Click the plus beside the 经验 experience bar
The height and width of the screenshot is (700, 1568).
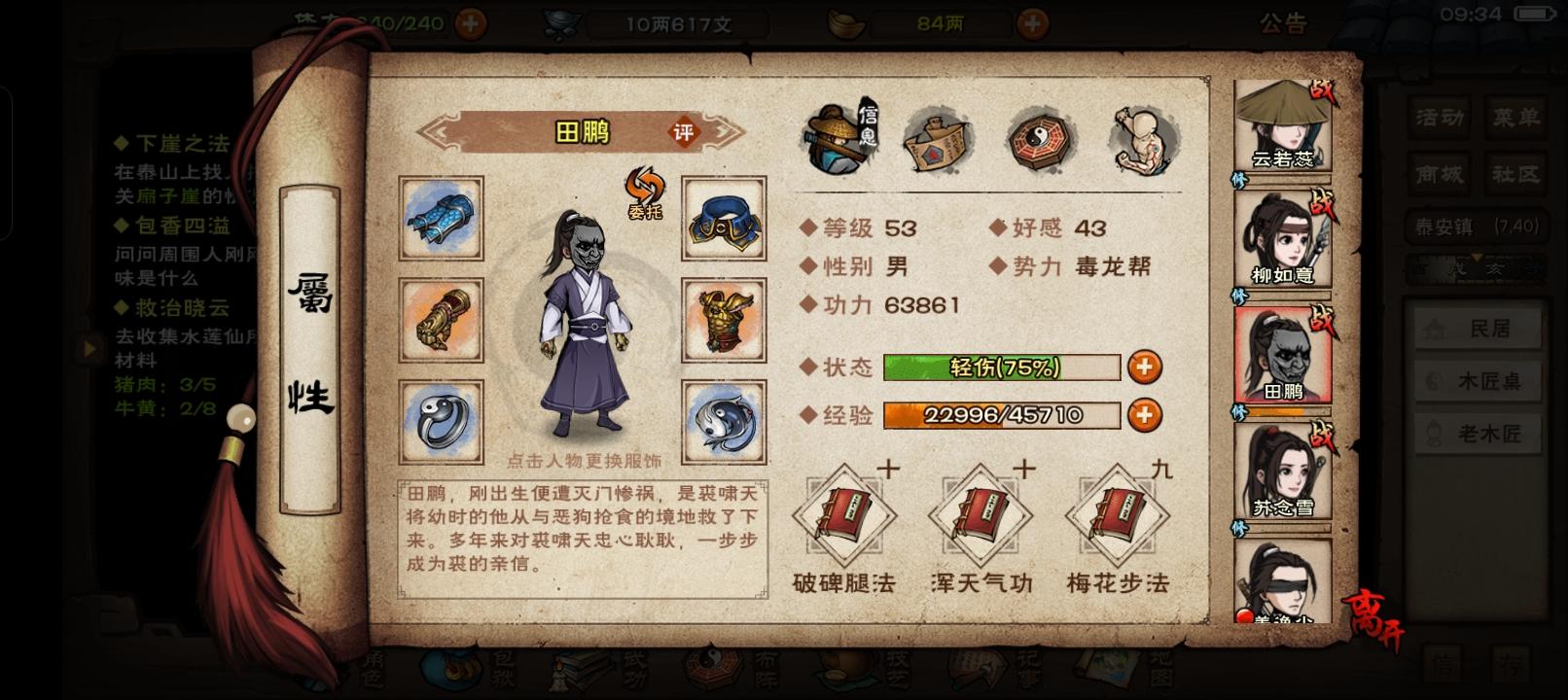pyautogui.click(x=1144, y=416)
